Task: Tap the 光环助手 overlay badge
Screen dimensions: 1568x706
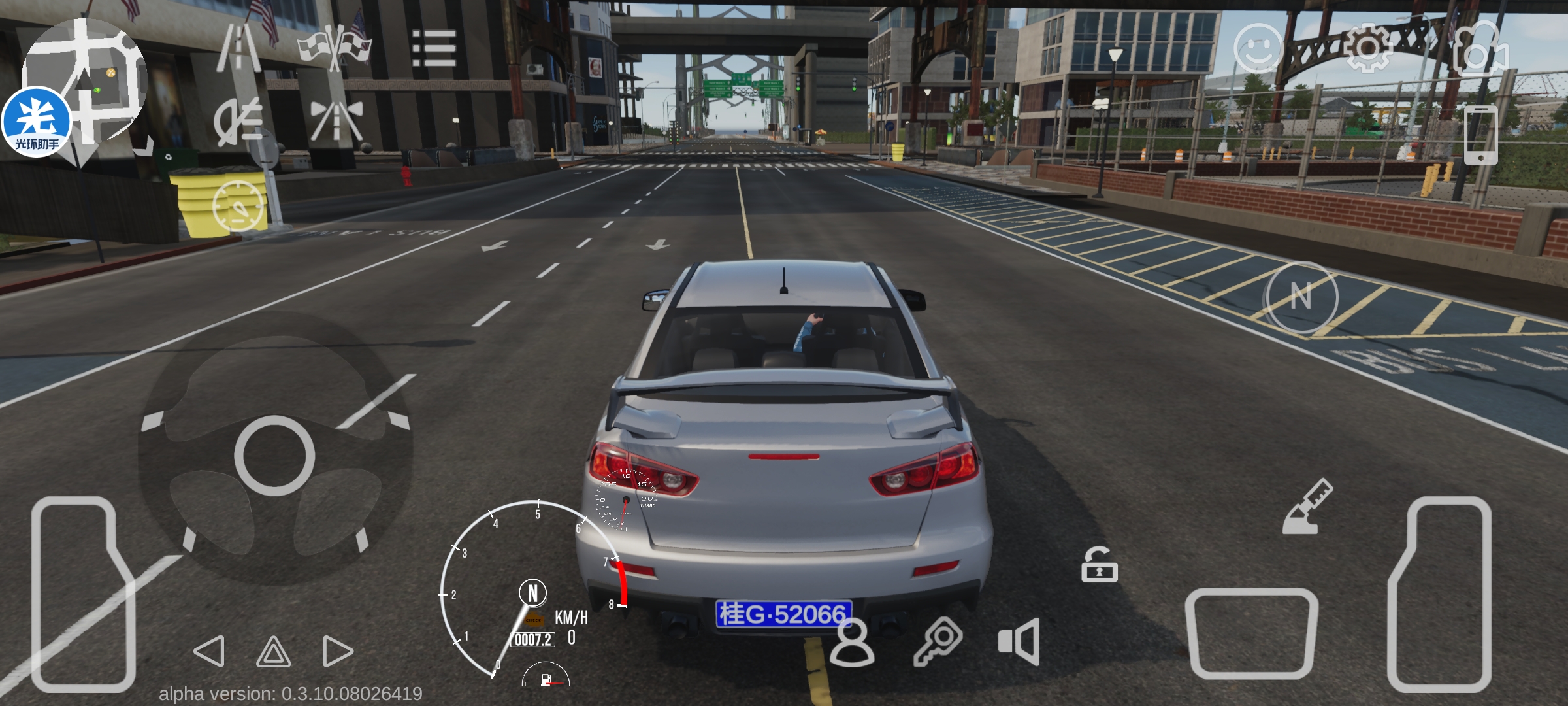Action: pyautogui.click(x=37, y=122)
